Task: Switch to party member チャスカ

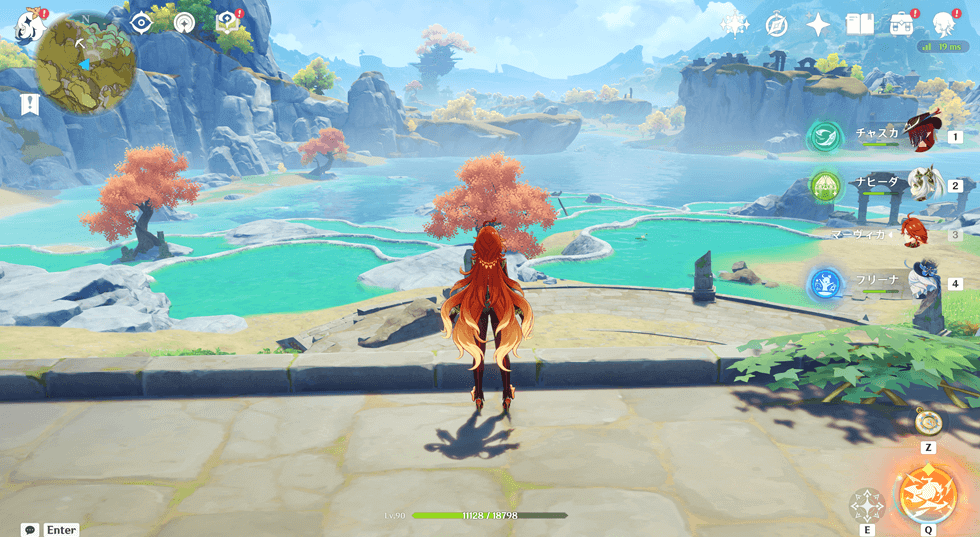Action: (x=915, y=133)
